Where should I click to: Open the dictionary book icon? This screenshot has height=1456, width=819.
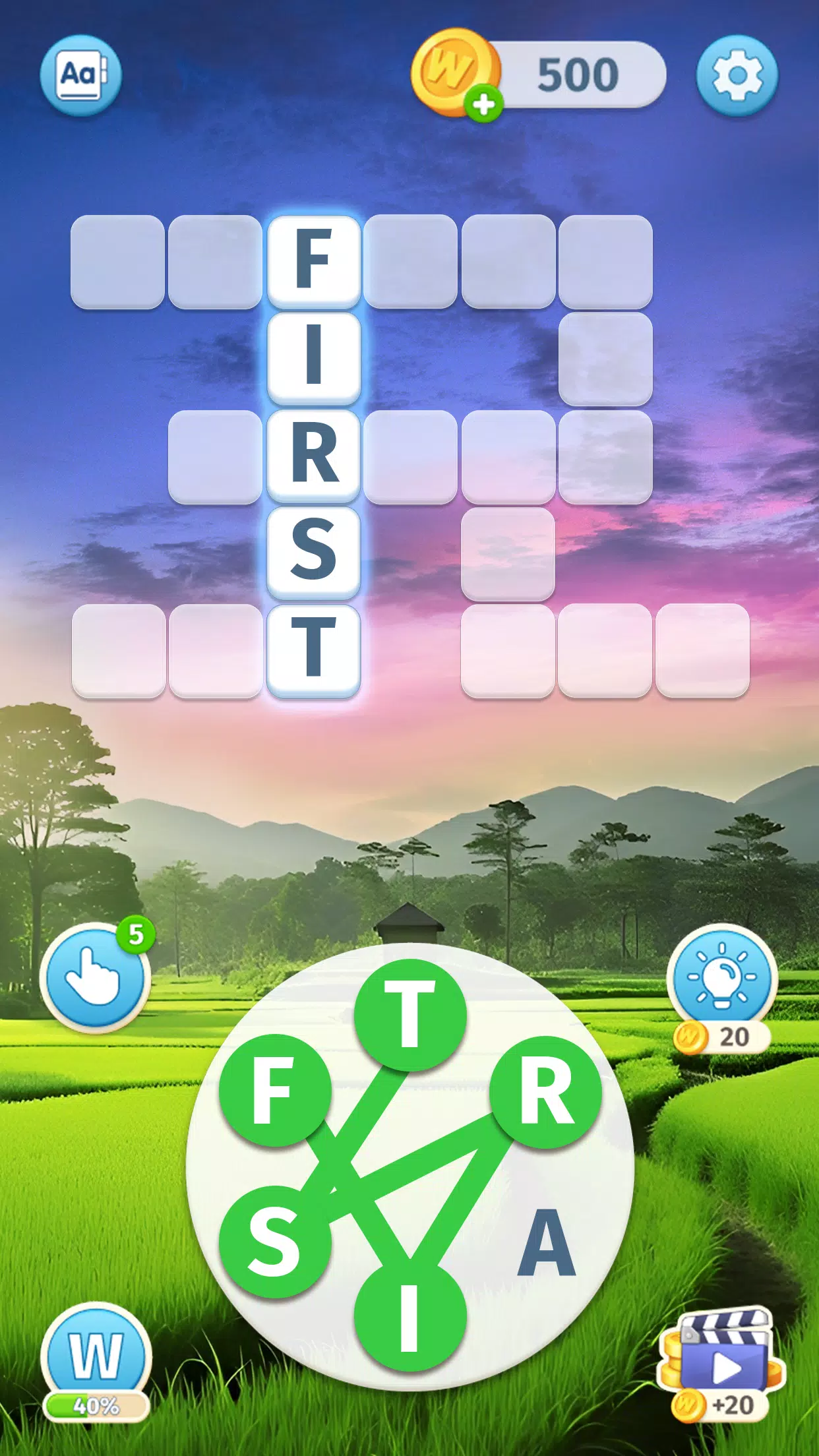point(80,75)
